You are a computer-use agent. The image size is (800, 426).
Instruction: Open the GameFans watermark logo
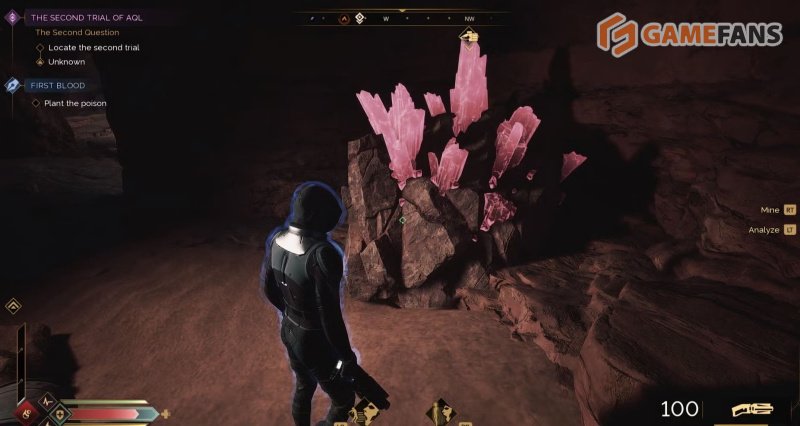[x=690, y=35]
